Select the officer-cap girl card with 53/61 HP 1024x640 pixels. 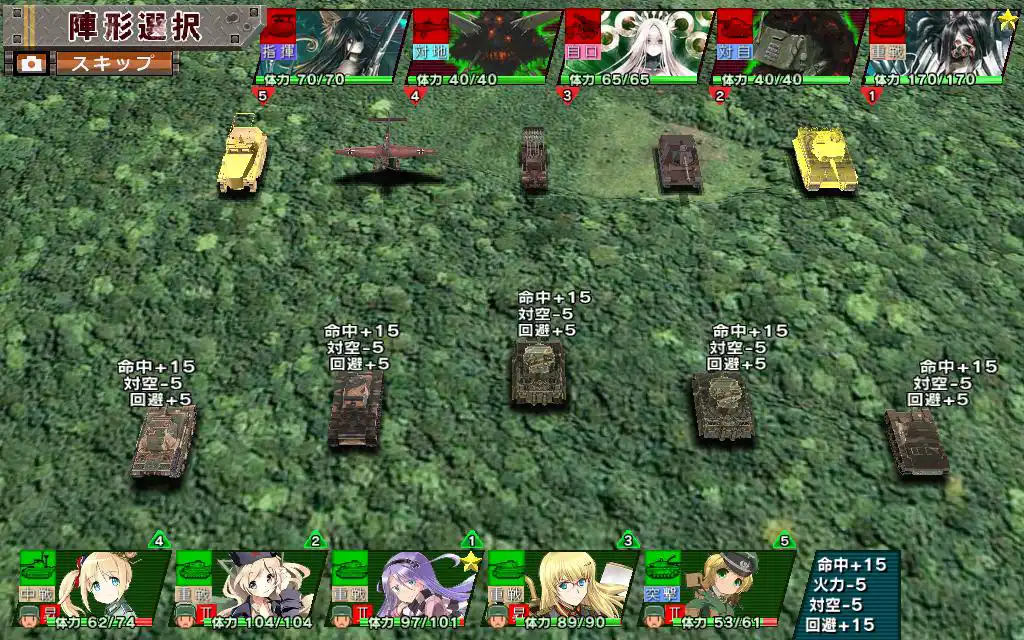click(716, 588)
